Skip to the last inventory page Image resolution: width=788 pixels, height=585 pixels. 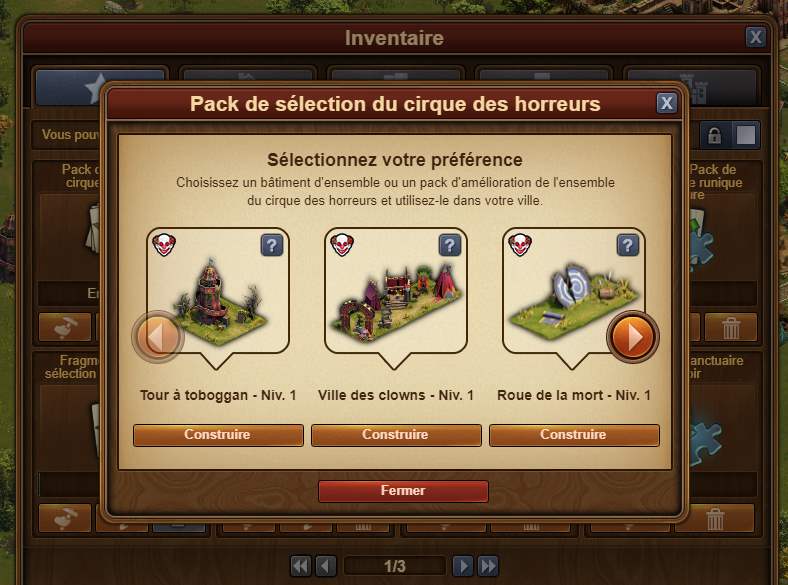488,566
